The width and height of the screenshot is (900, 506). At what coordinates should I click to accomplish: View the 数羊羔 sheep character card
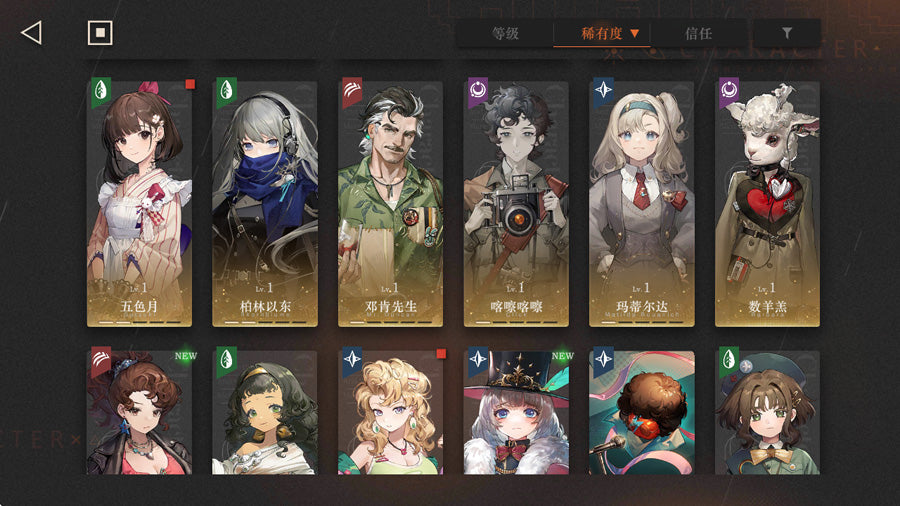point(767,203)
